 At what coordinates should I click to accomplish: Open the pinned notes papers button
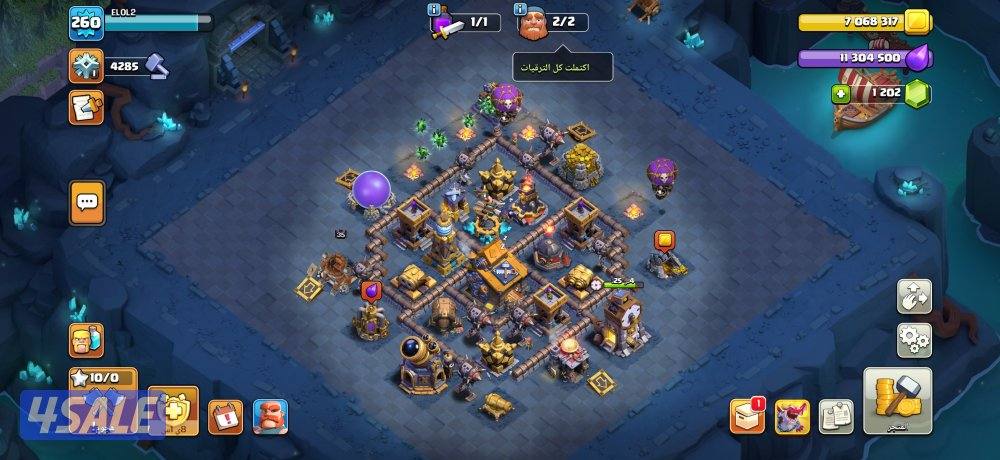[x=836, y=416]
